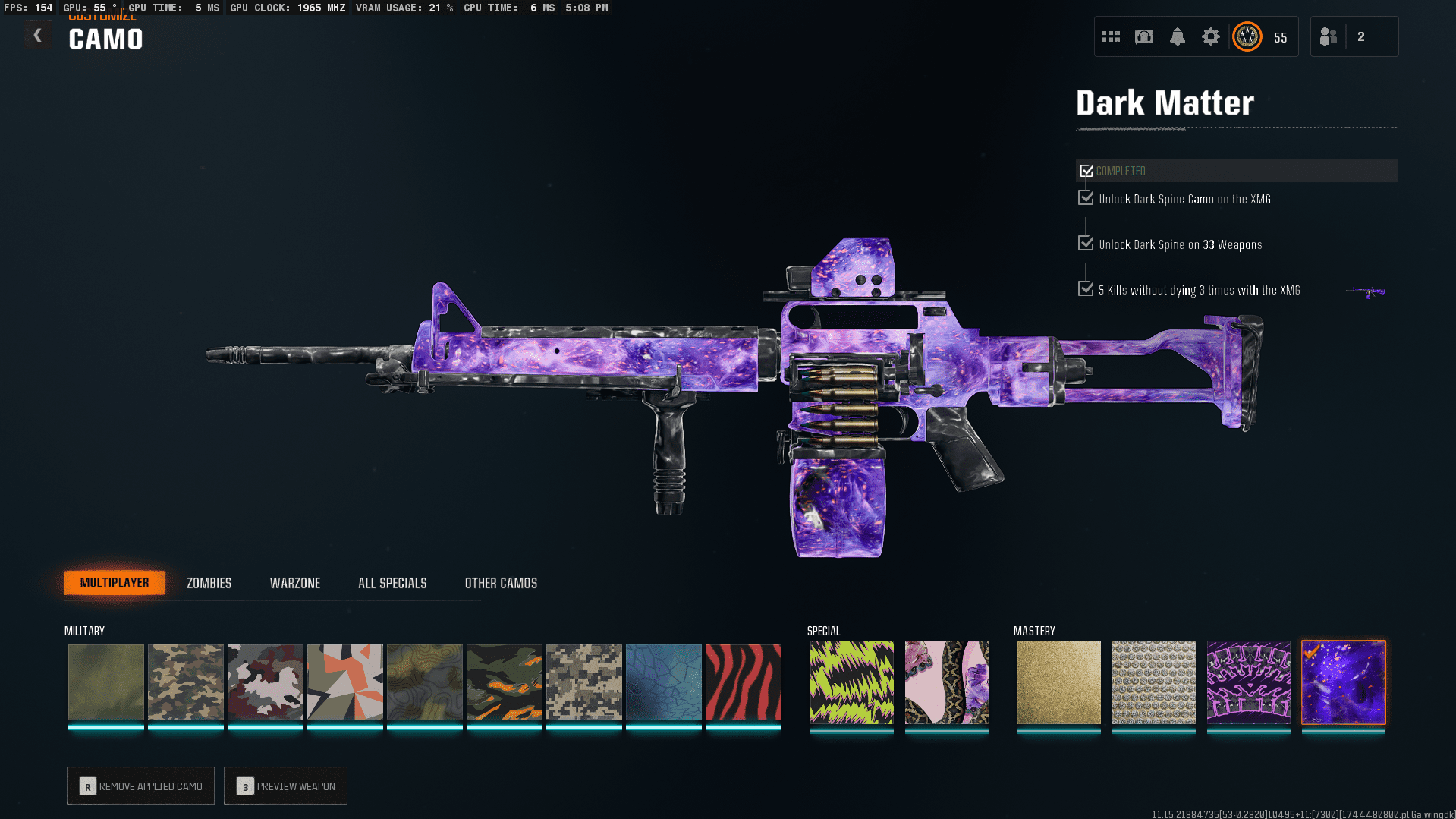The image size is (1456, 819).
Task: Select the orange geometric splinter camo
Action: 344,682
